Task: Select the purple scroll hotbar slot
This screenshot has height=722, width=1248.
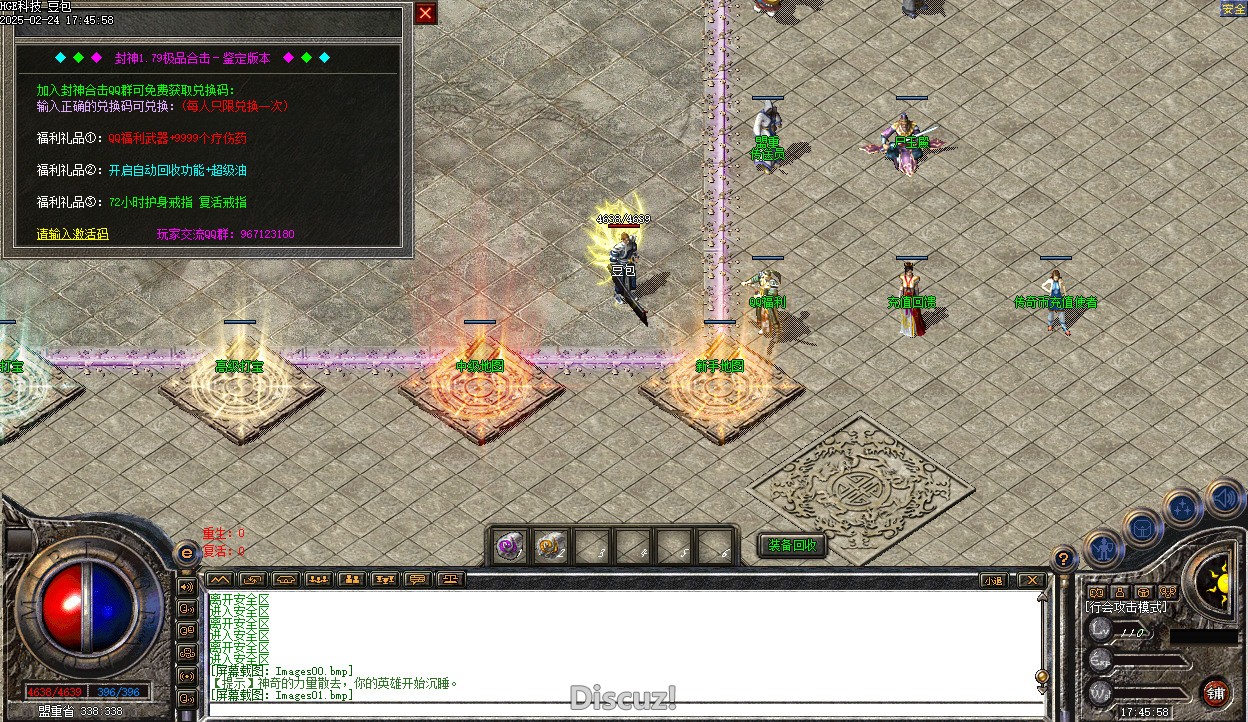Action: (x=512, y=546)
